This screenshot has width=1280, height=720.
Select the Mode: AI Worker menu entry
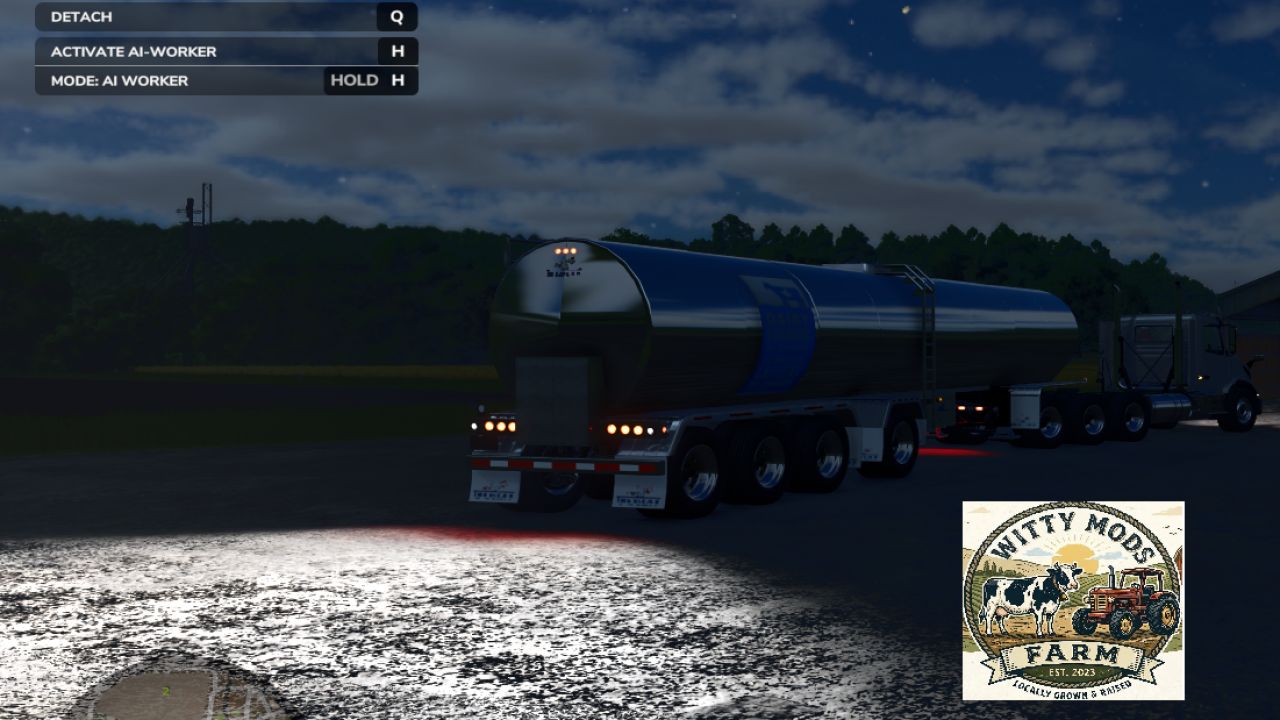pyautogui.click(x=150, y=80)
